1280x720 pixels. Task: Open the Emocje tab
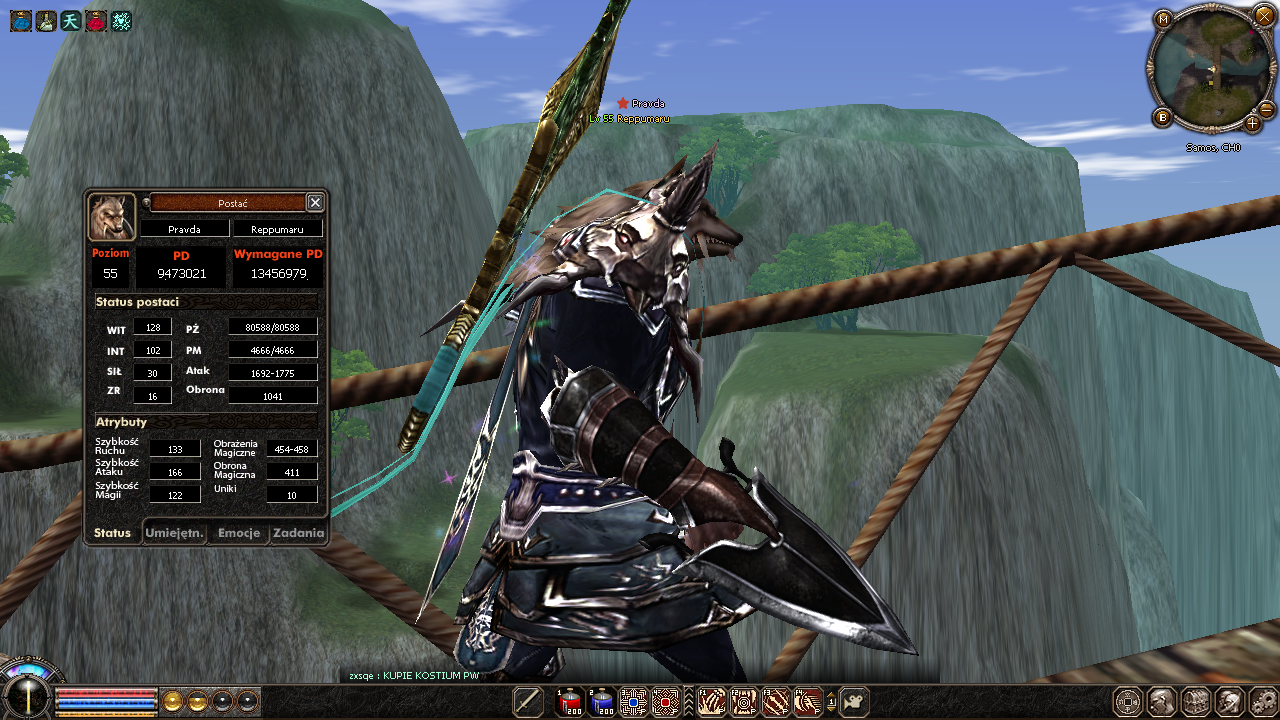click(239, 533)
